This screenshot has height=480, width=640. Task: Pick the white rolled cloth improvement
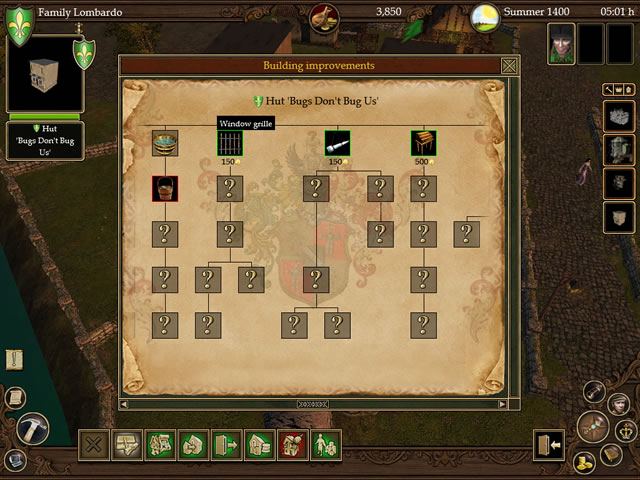click(x=337, y=143)
